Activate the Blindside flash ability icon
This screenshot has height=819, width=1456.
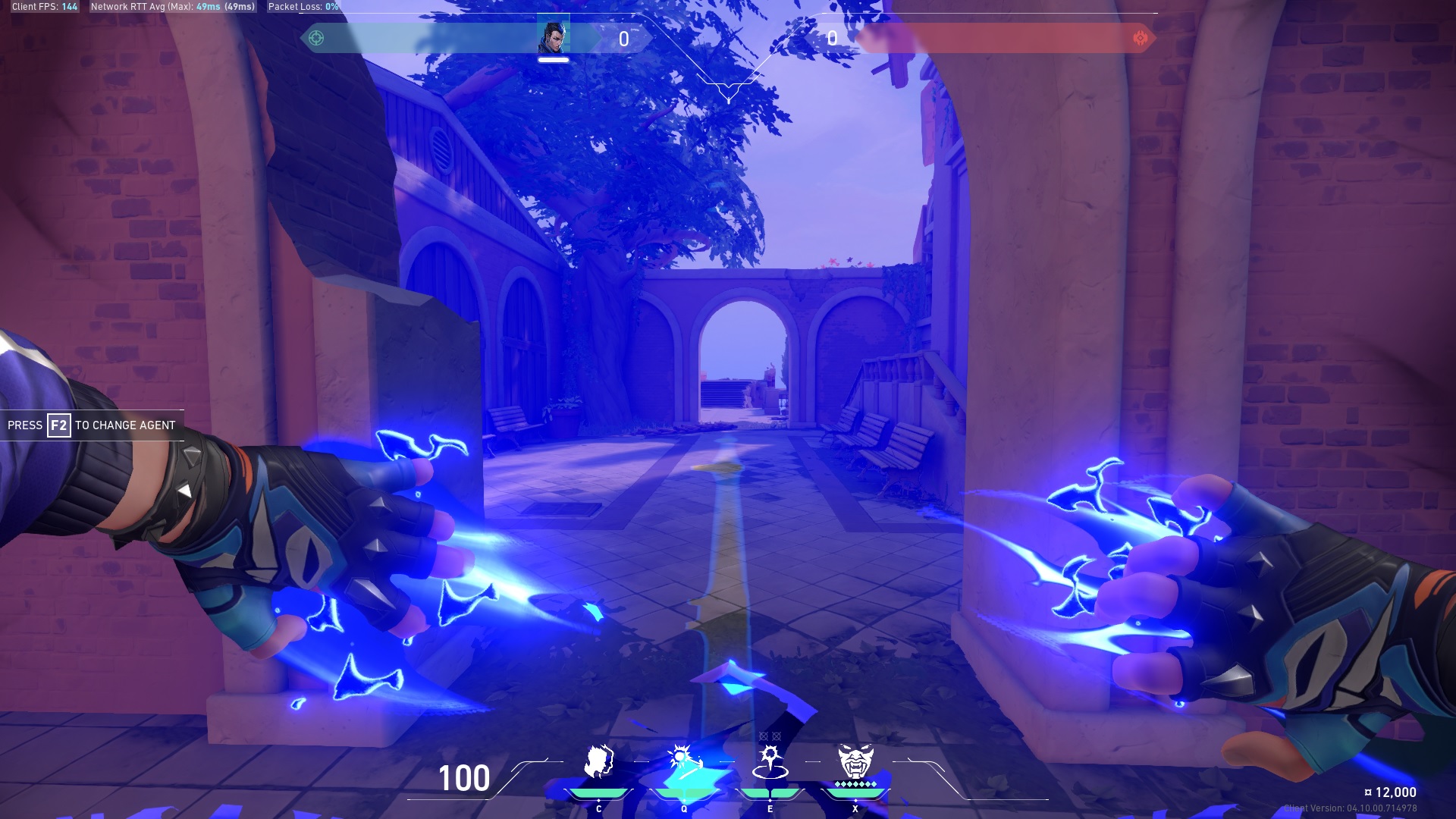click(684, 761)
